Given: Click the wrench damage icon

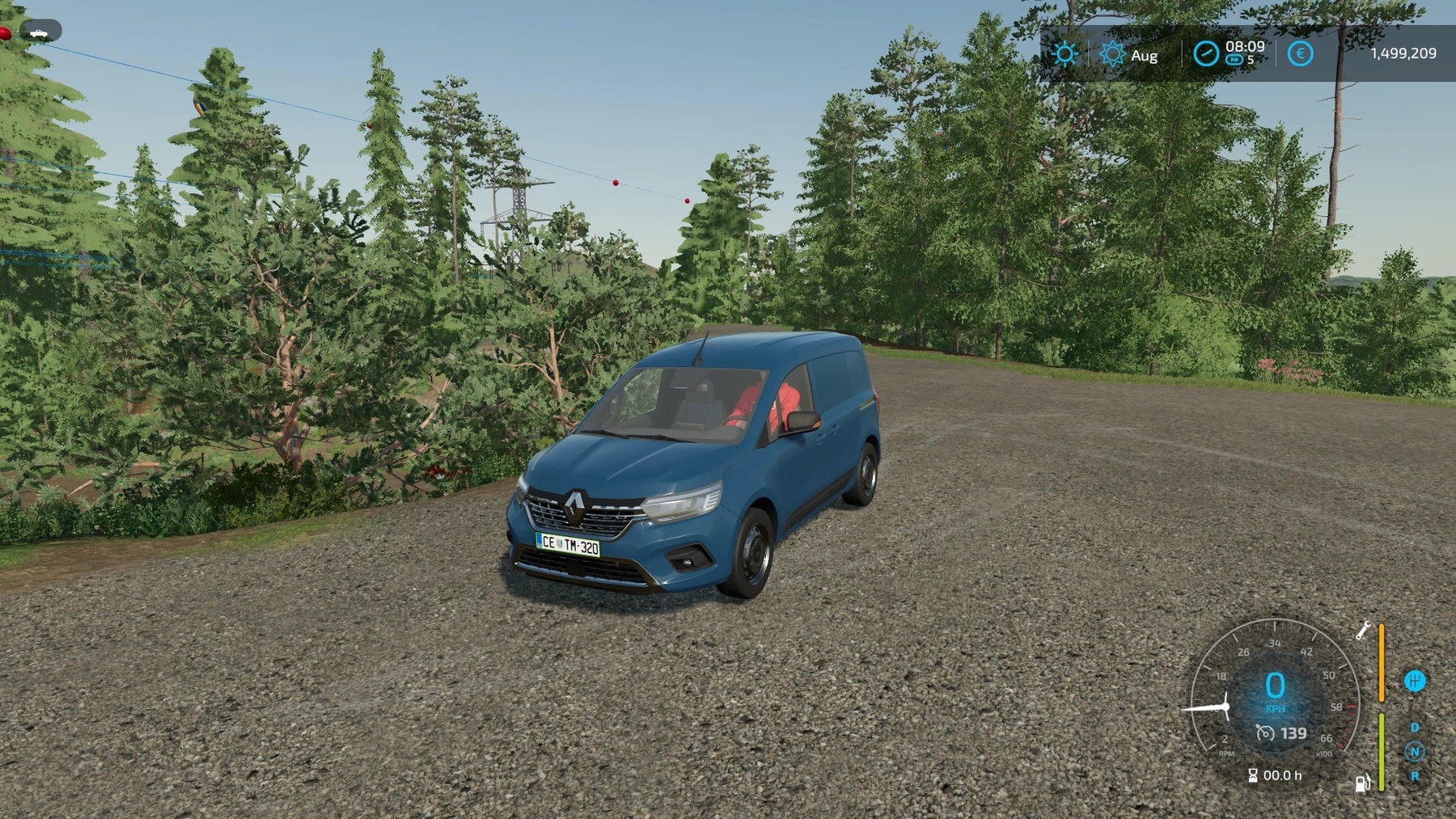Looking at the screenshot, I should coord(1363,631).
